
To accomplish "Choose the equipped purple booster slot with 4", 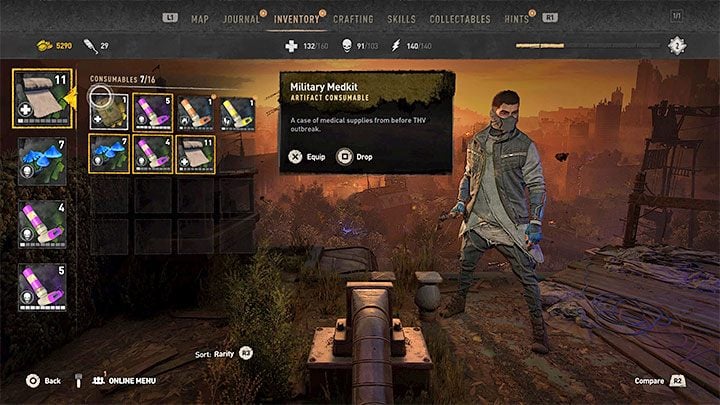I will [41, 224].
